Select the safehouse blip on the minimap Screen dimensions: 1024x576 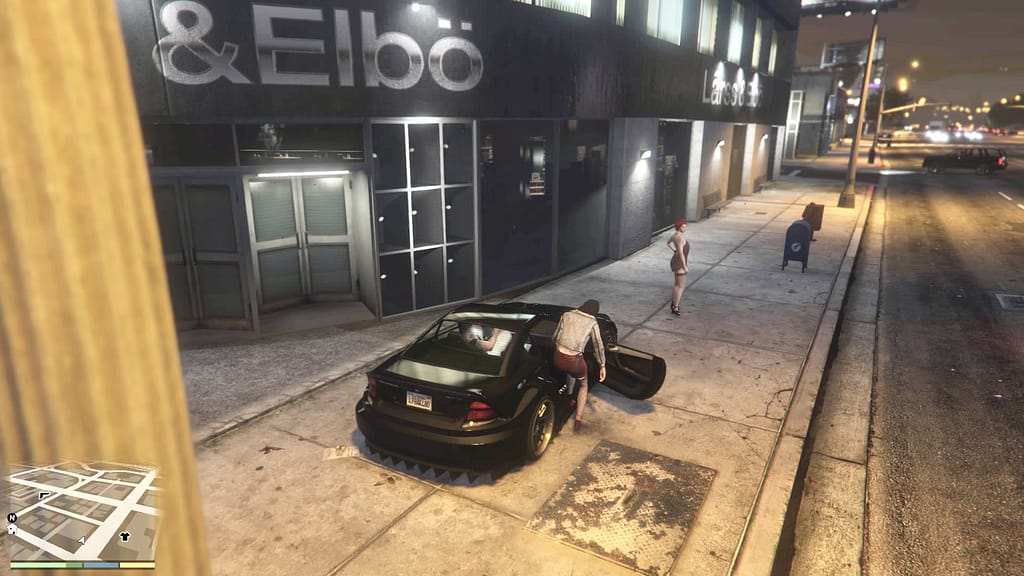pyautogui.click(x=11, y=531)
